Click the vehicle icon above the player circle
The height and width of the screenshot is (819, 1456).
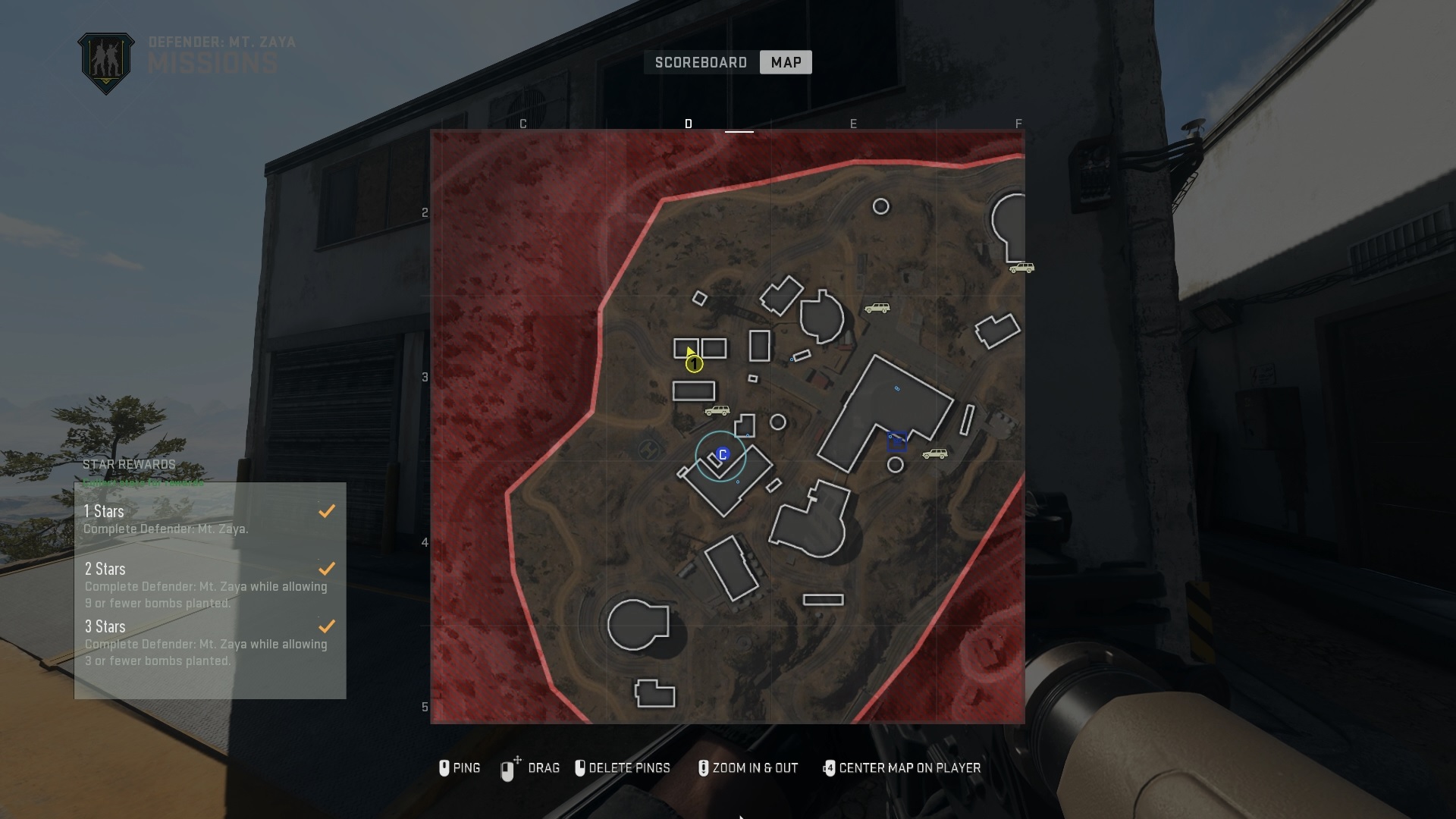pyautogui.click(x=717, y=410)
